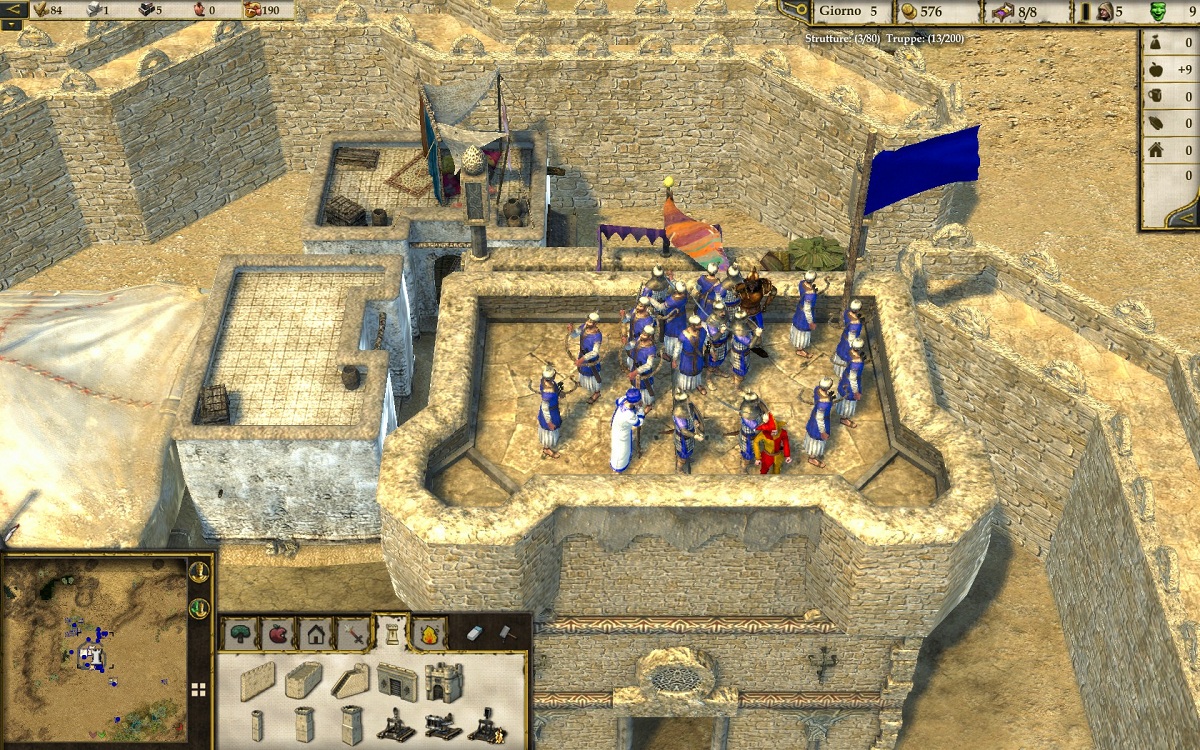Toggle the four-squares minimap grid button

pyautogui.click(x=199, y=689)
